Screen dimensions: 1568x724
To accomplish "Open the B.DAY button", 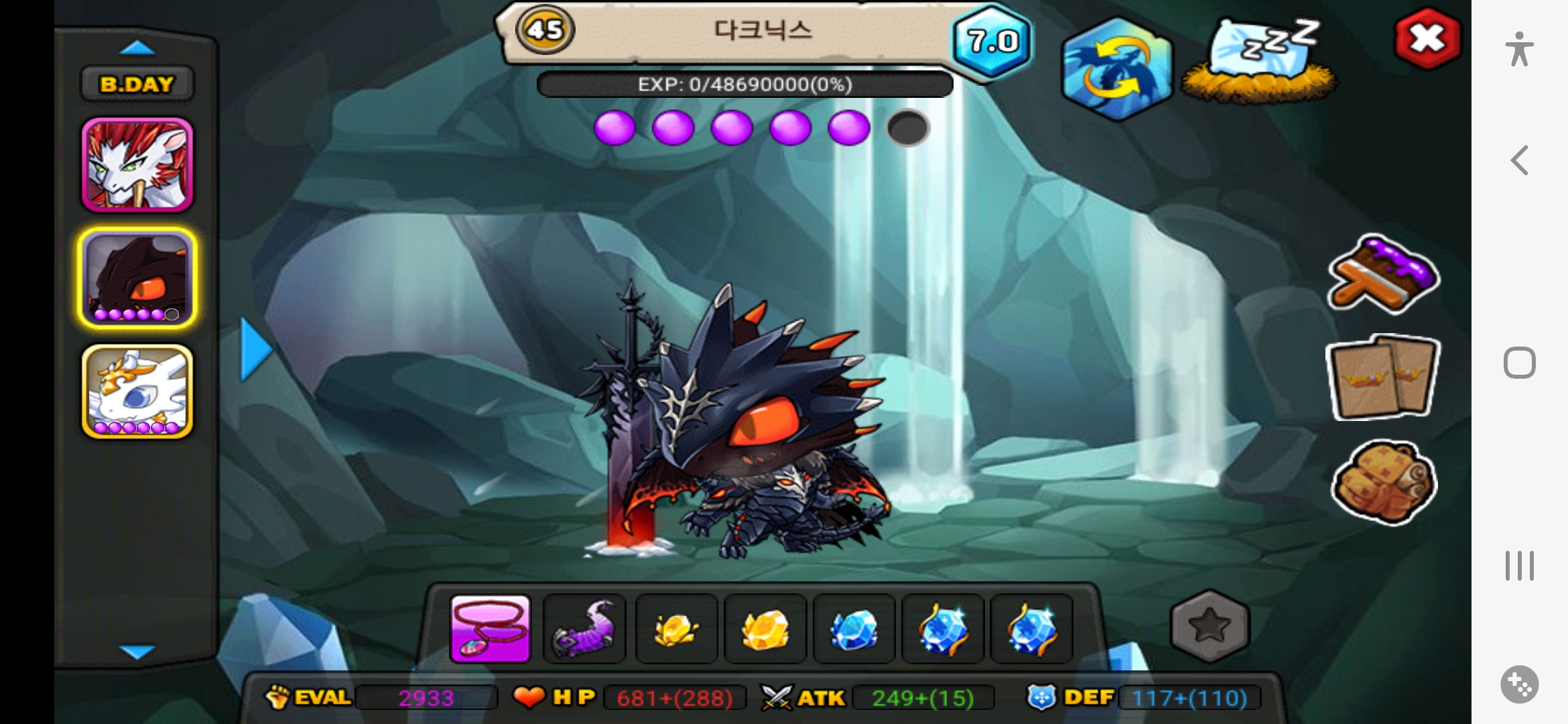I will pos(137,84).
